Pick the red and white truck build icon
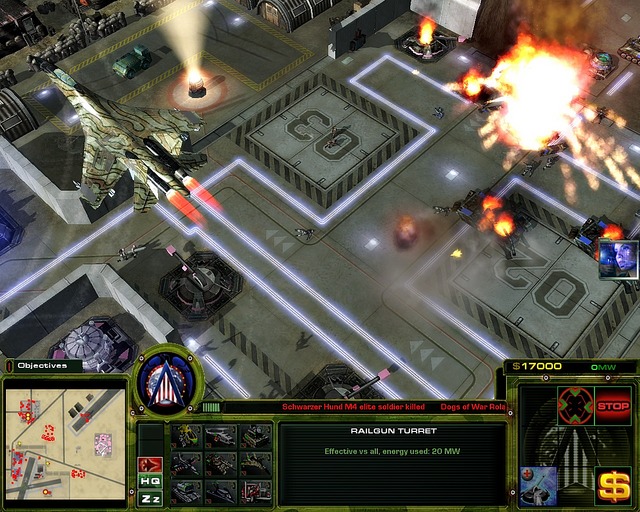The image size is (640, 512). 256,491
